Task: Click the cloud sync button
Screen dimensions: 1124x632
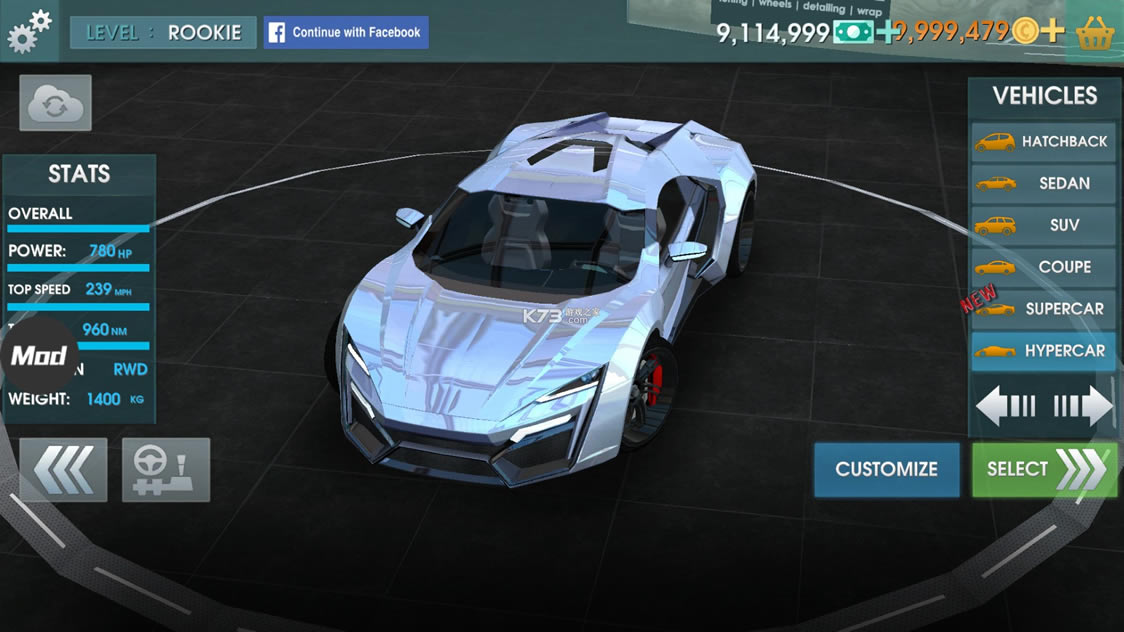Action: coord(55,103)
